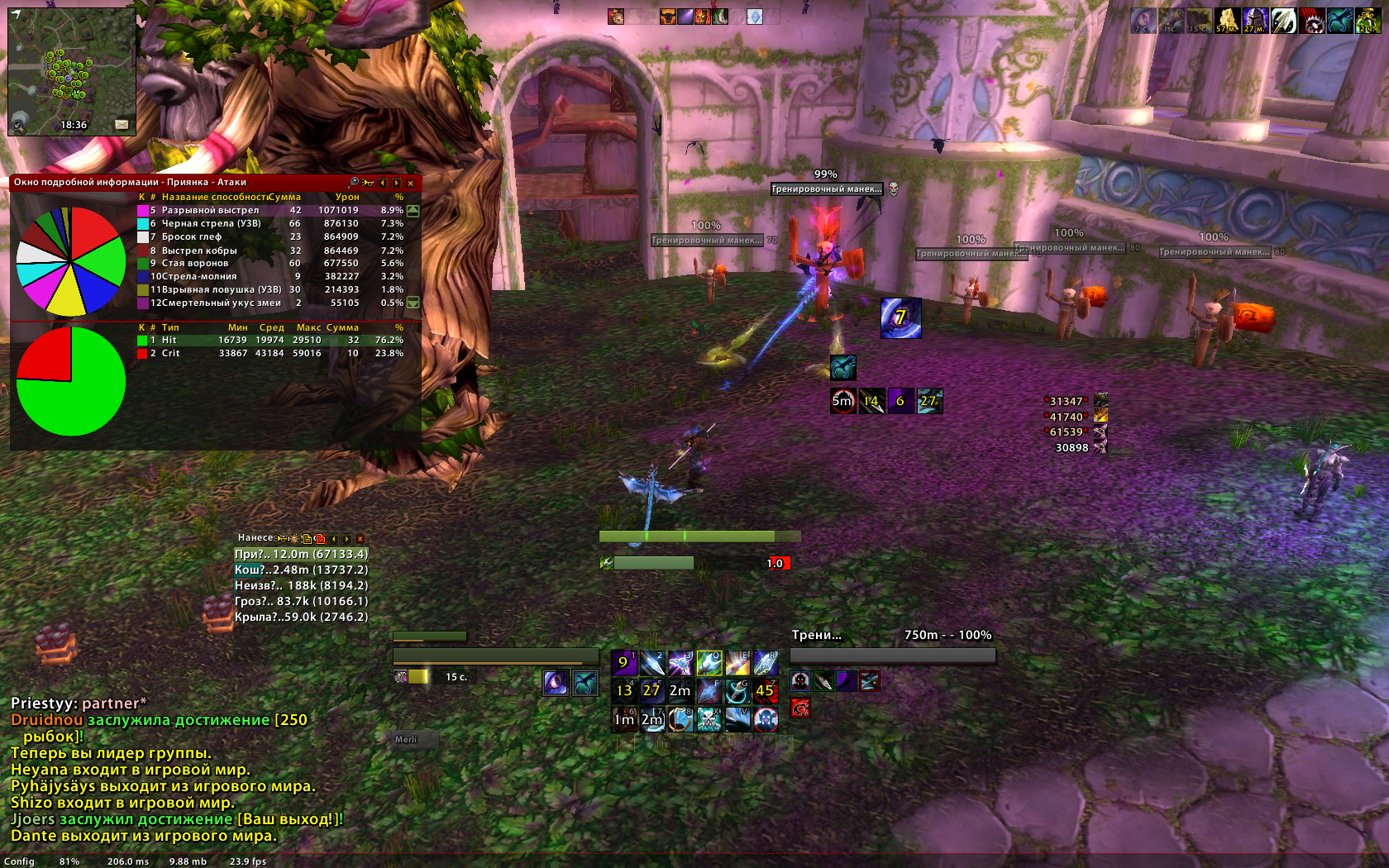The height and width of the screenshot is (868, 1389).
Task: Select the Бросок глеф ability row
Action: (273, 236)
